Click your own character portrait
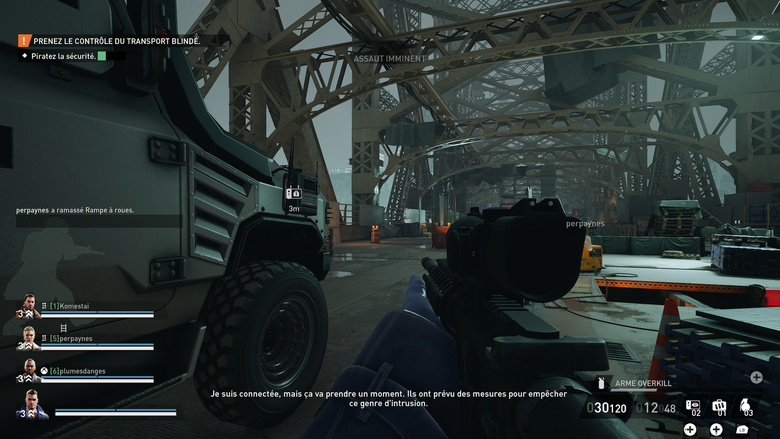Screen dimensions: 780x439 [31, 404]
